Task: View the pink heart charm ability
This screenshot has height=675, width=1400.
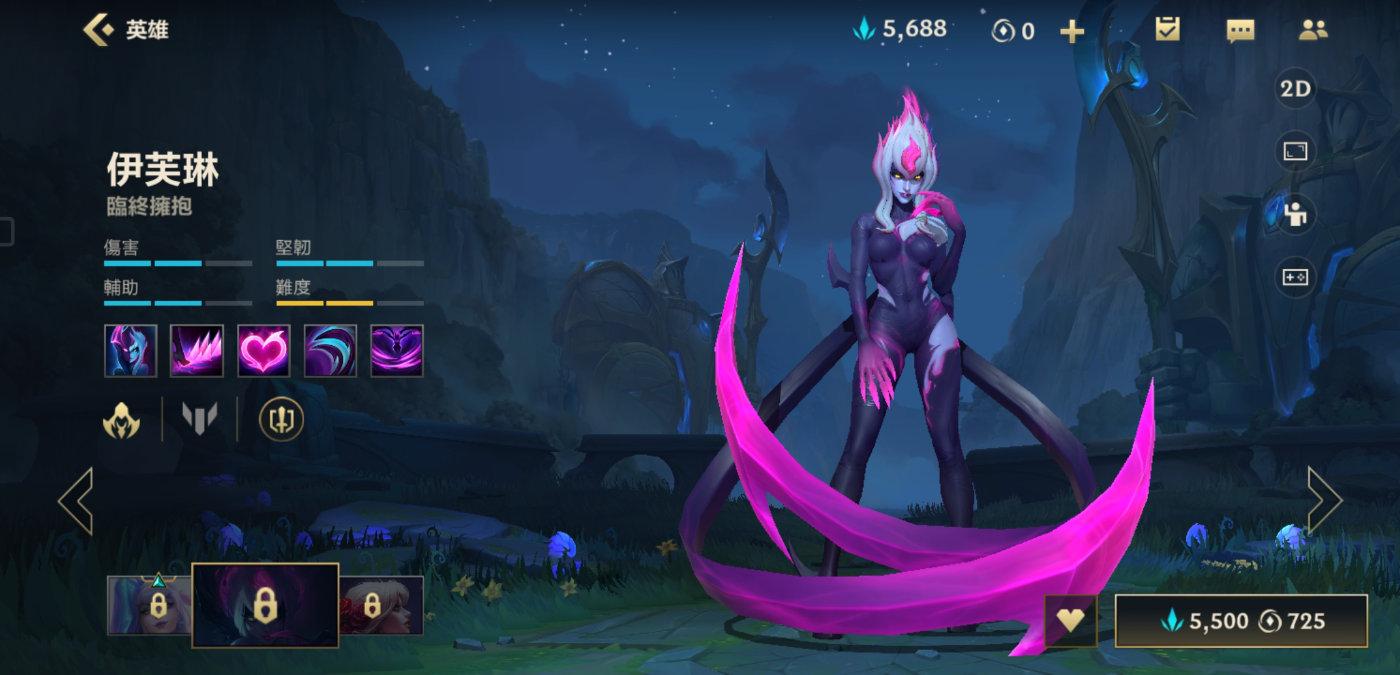Action: click(x=264, y=351)
